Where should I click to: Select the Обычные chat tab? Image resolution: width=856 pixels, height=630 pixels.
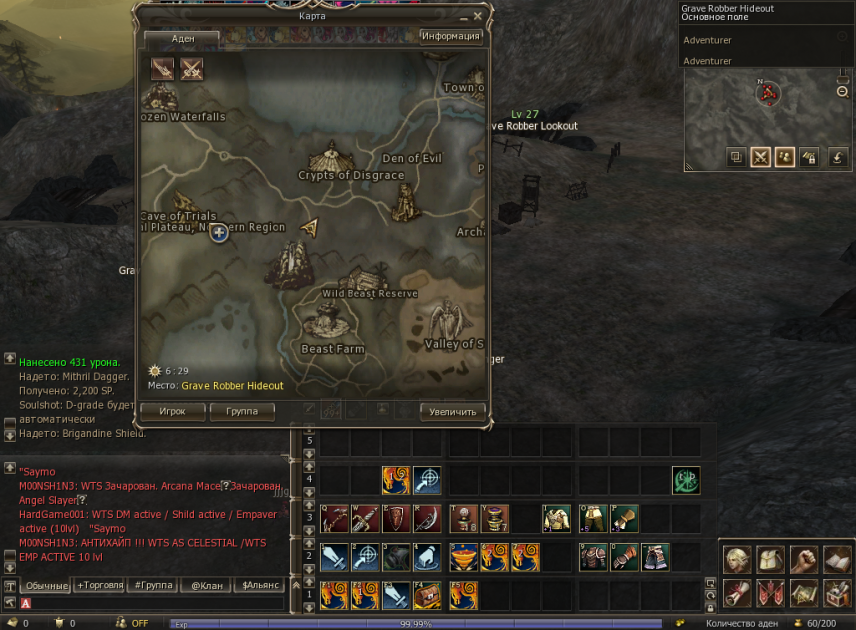46,585
